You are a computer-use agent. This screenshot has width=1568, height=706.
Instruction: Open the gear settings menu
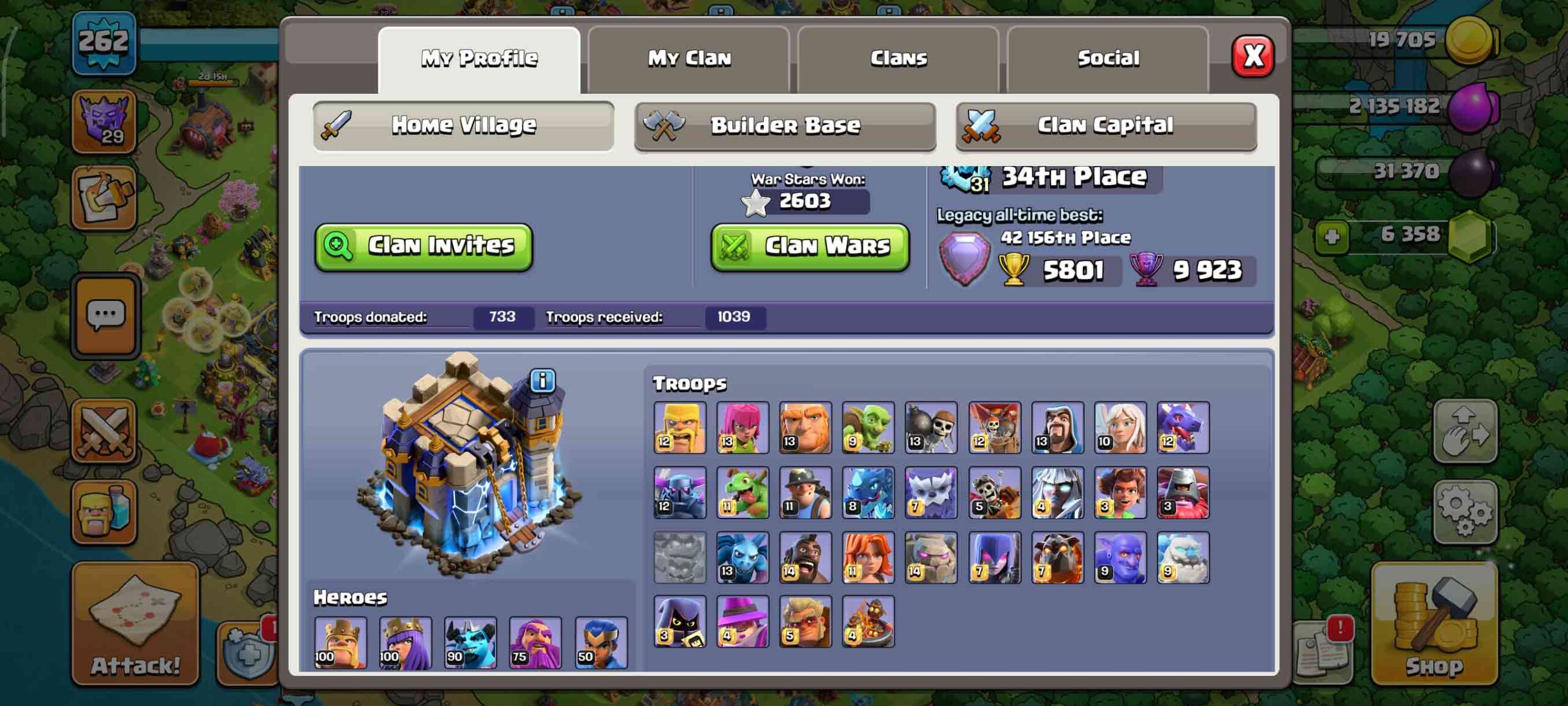click(1465, 511)
